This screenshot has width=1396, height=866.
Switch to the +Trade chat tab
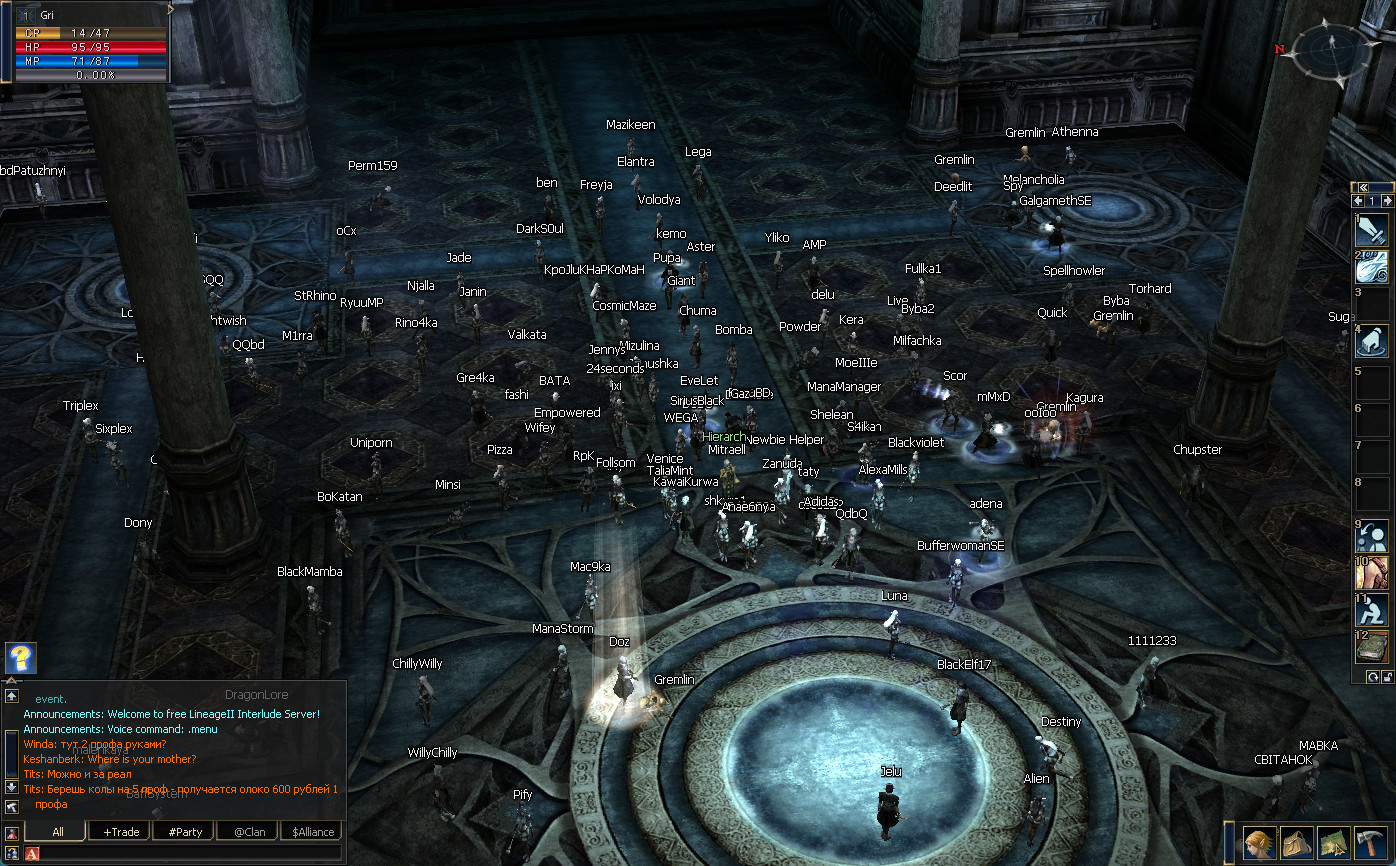tap(120, 831)
